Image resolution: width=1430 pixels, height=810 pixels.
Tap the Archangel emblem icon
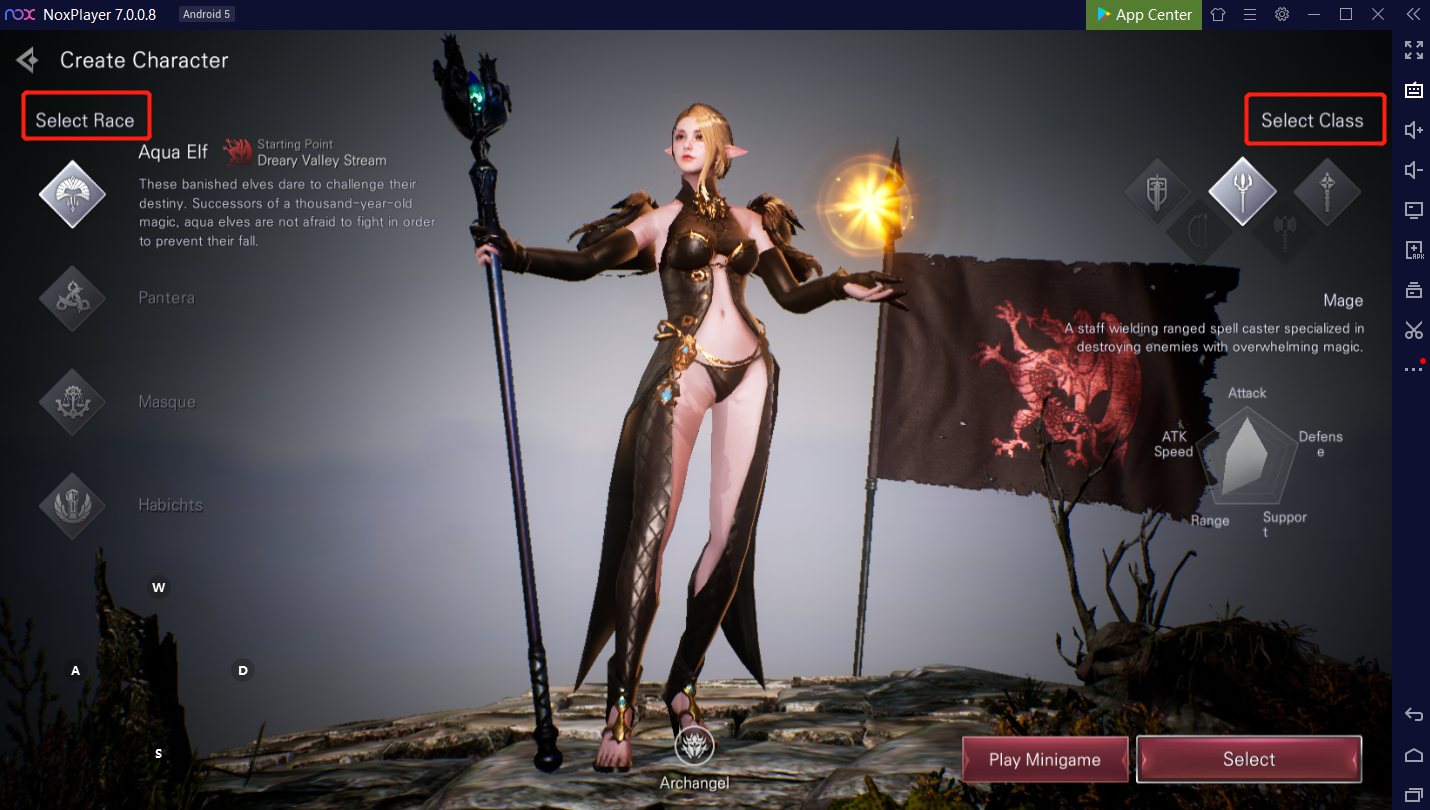click(x=694, y=745)
